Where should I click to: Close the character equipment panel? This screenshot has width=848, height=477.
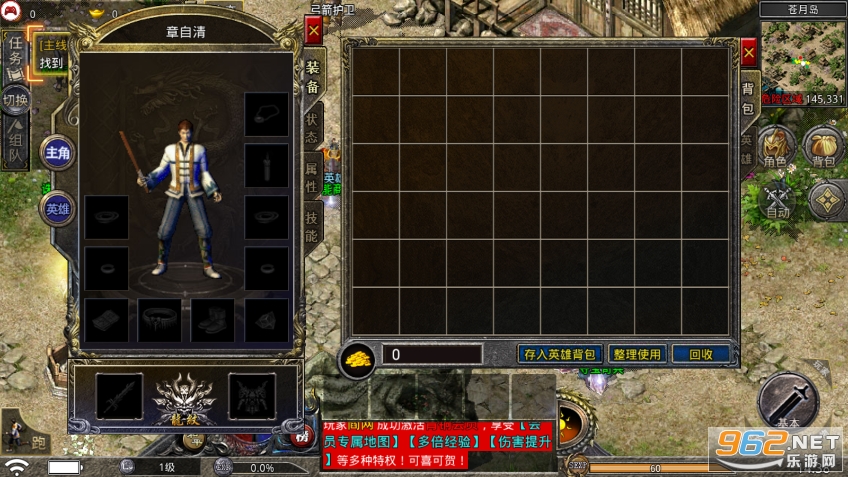[x=313, y=32]
